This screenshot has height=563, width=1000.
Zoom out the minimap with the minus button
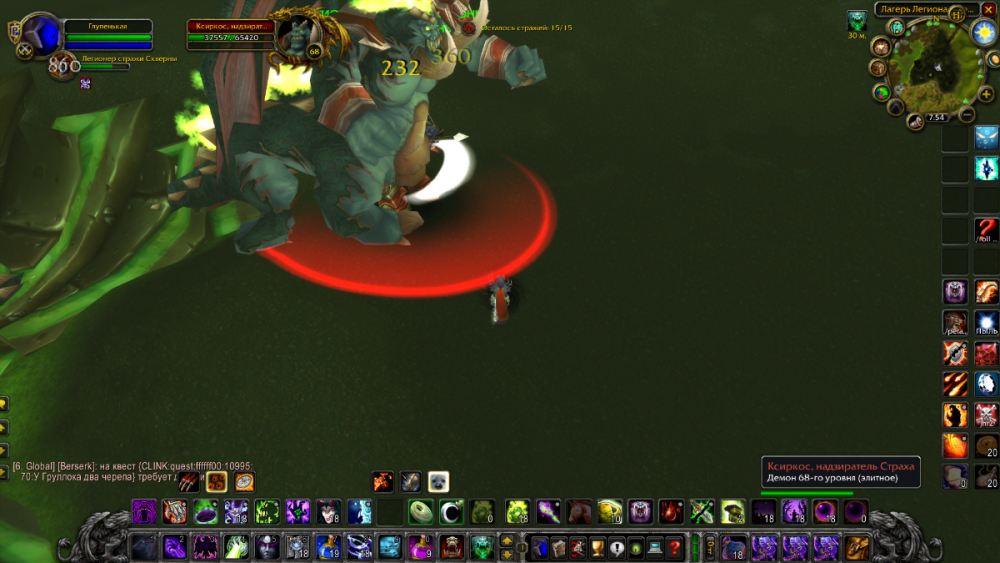coord(966,114)
